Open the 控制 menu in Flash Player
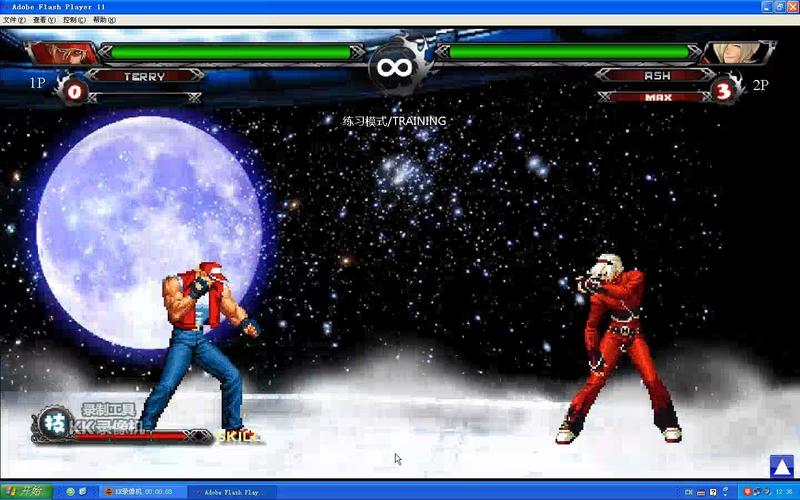Viewport: 800px width, 500px height. click(74, 20)
